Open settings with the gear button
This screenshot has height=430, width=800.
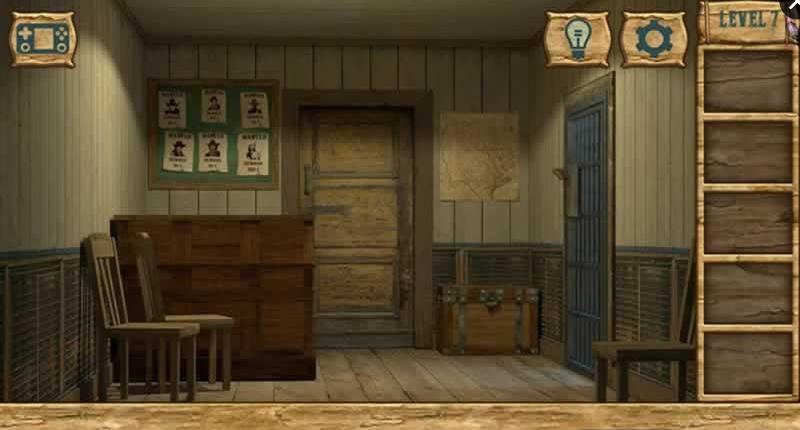[x=652, y=39]
